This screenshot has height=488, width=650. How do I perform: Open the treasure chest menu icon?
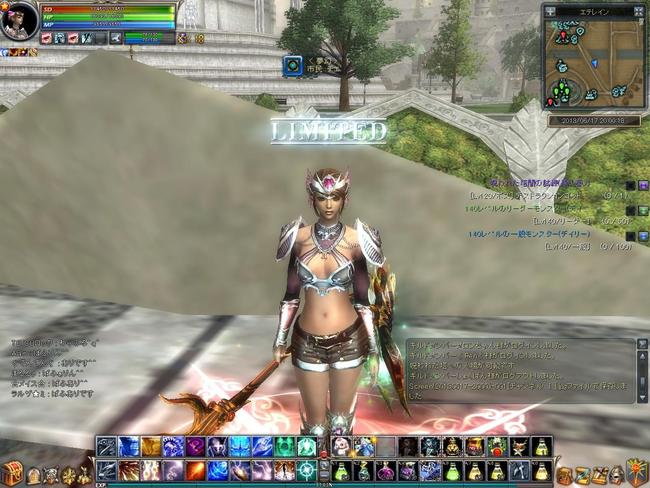tap(13, 473)
